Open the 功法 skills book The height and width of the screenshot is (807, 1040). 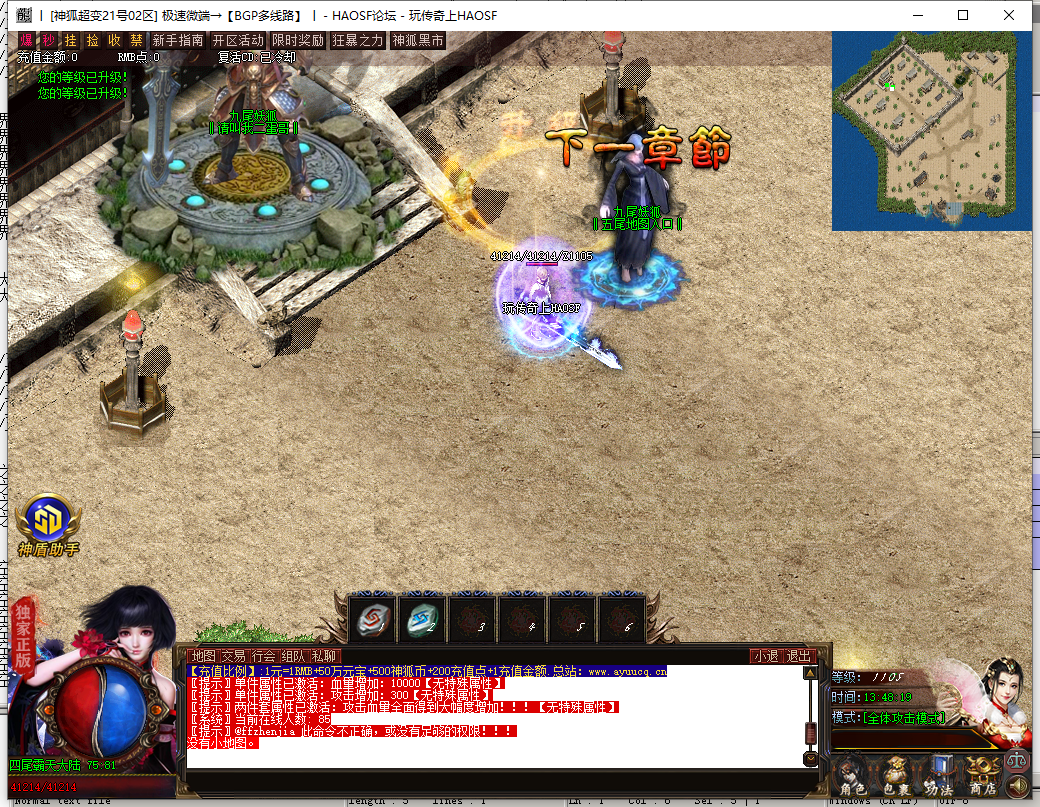coord(939,777)
